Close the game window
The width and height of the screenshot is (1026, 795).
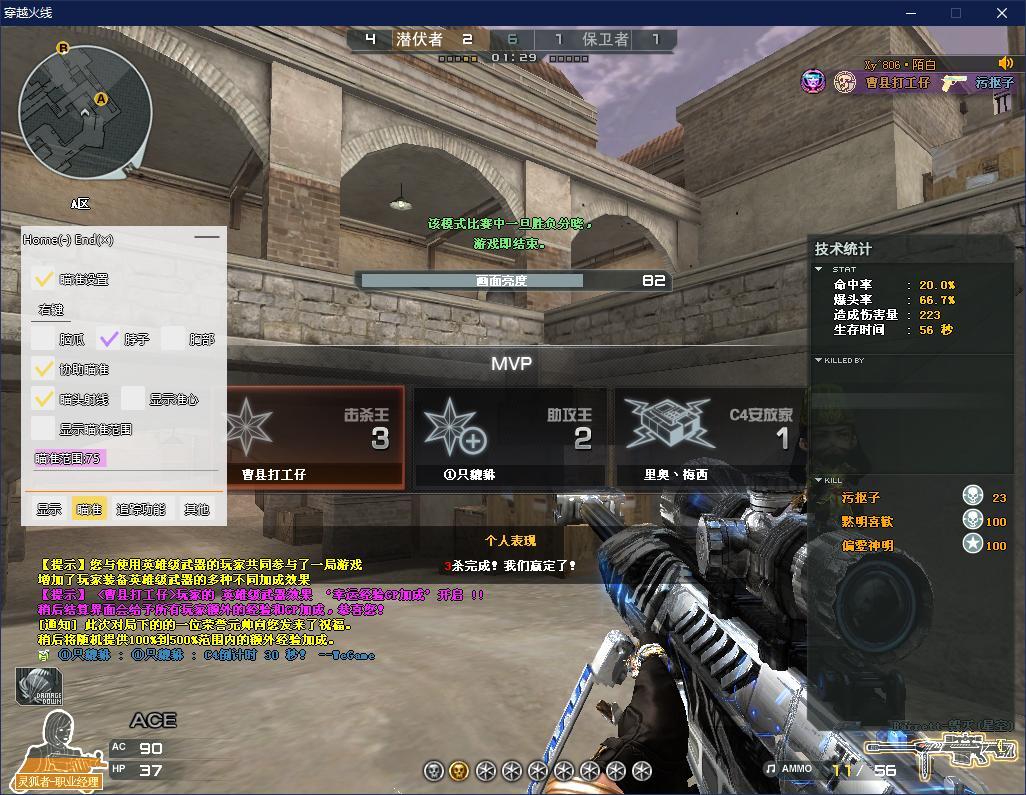[x=1002, y=13]
